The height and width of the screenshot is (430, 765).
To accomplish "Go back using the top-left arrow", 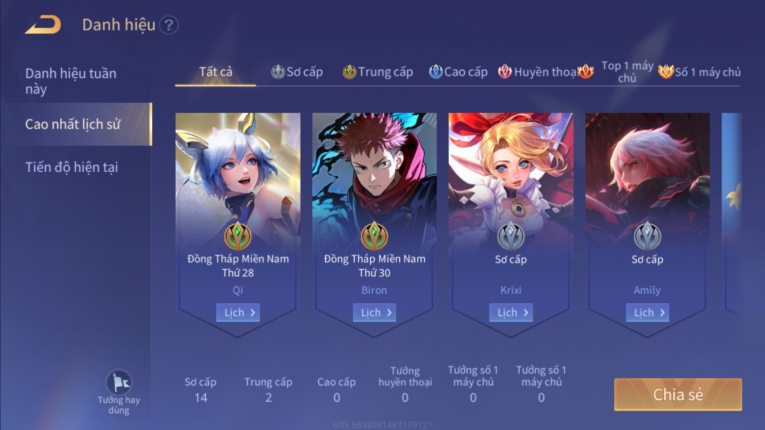I will pyautogui.click(x=43, y=25).
